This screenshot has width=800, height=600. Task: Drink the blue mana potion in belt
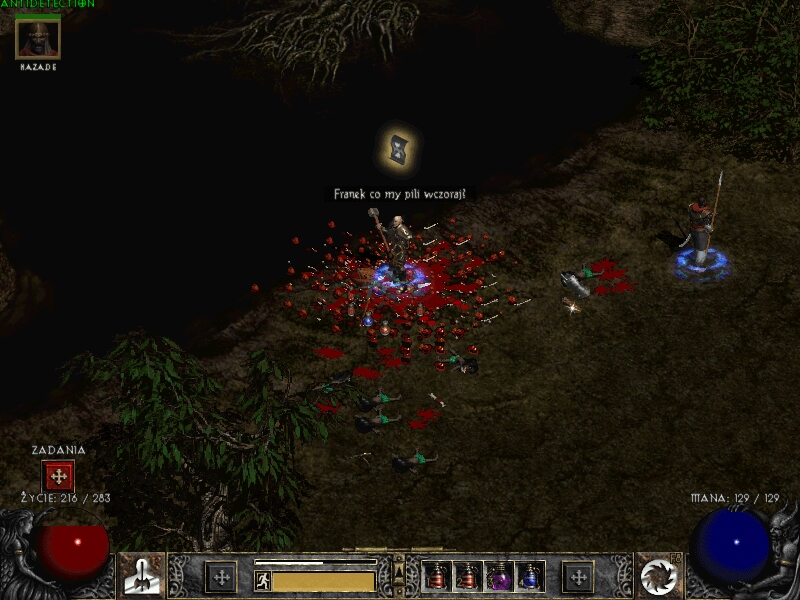tap(529, 577)
